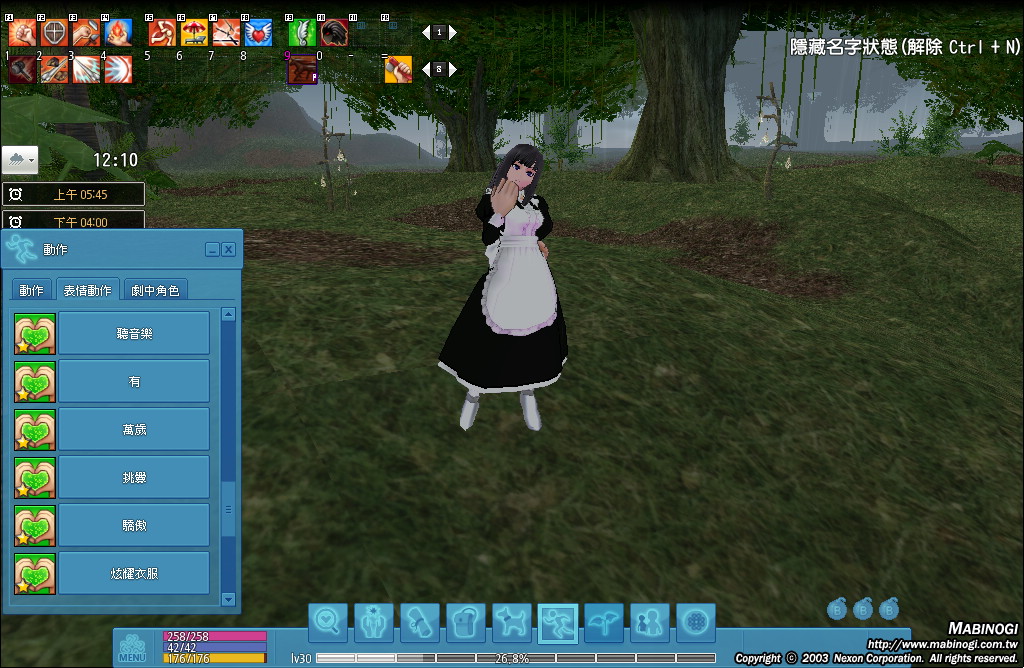The image size is (1024, 668).
Task: Activate the winged heart skill
Action: click(258, 33)
